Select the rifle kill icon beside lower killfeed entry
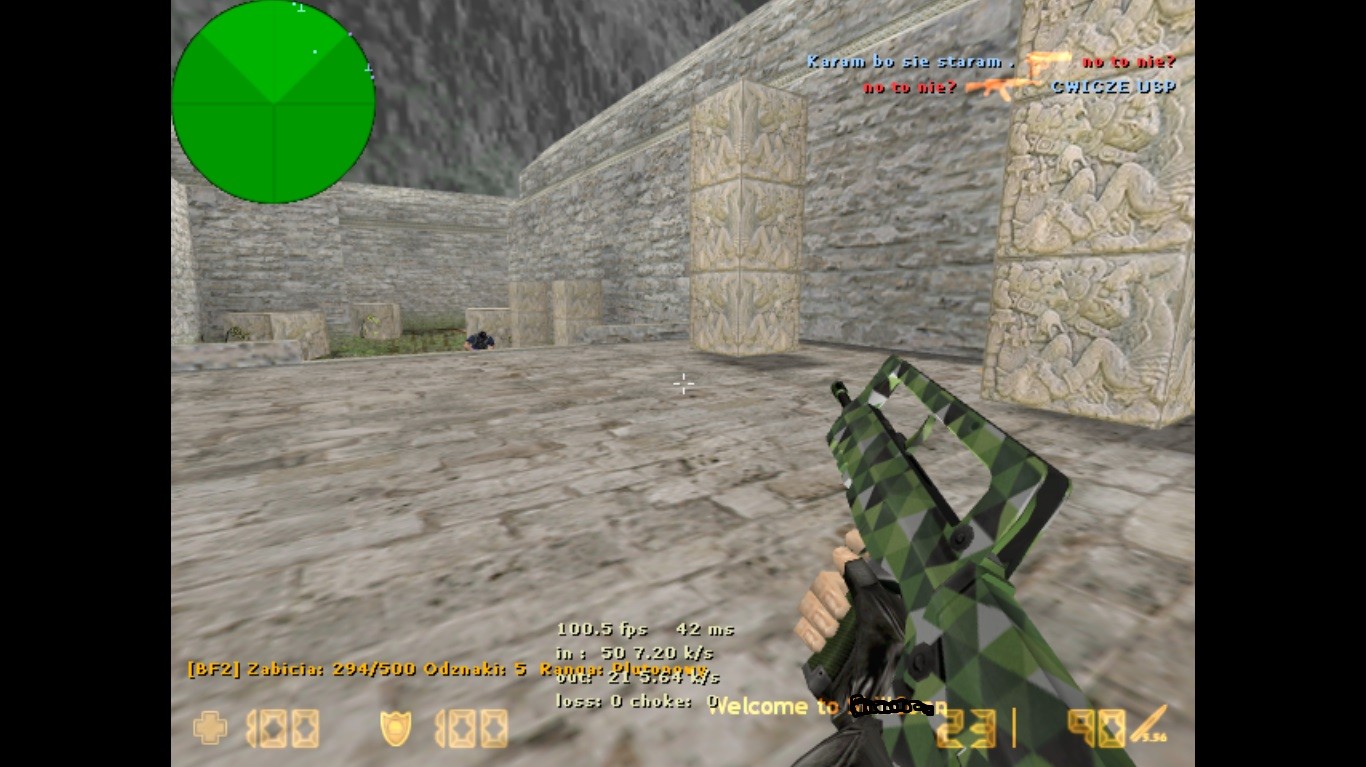This screenshot has height=767, width=1366. point(999,87)
